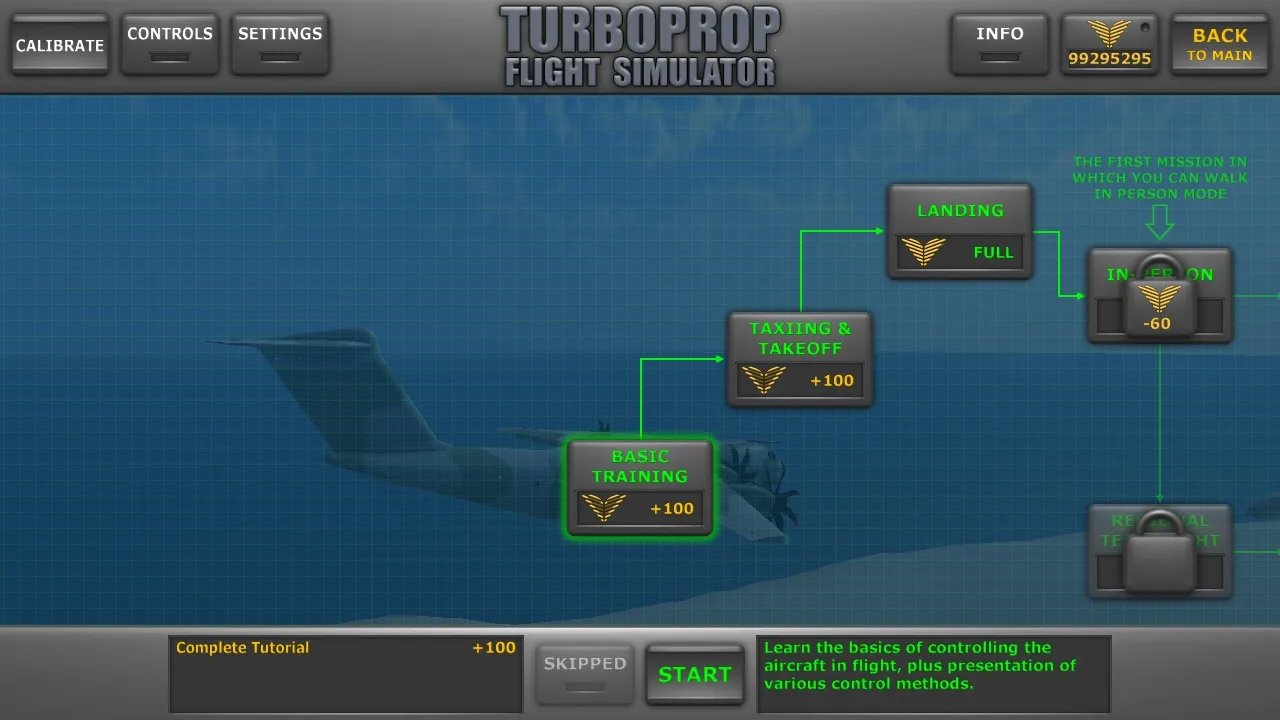Click the gold wings currency counter
1280x720 pixels.
(1110, 45)
